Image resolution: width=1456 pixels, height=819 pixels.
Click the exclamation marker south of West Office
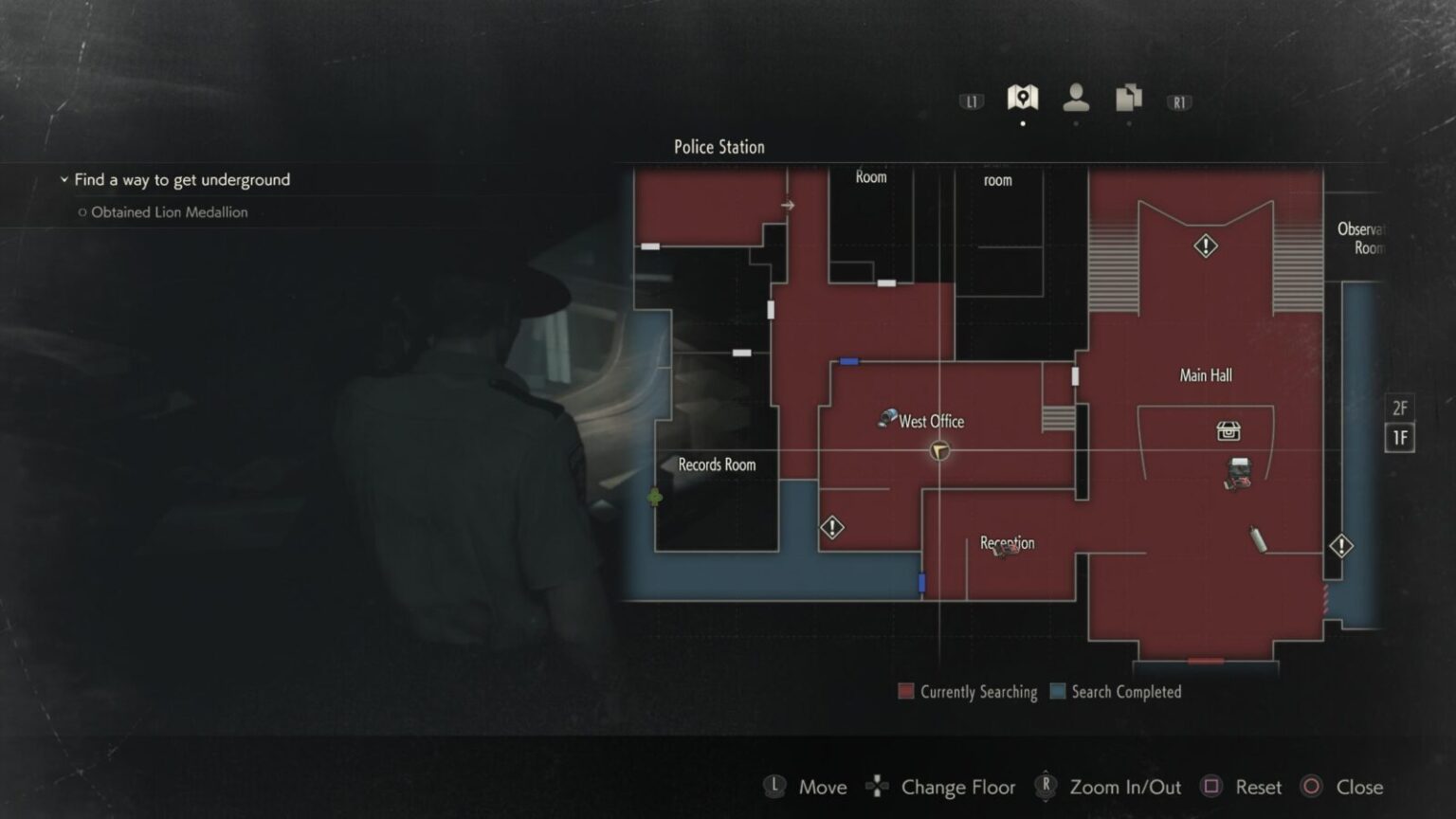(x=831, y=527)
